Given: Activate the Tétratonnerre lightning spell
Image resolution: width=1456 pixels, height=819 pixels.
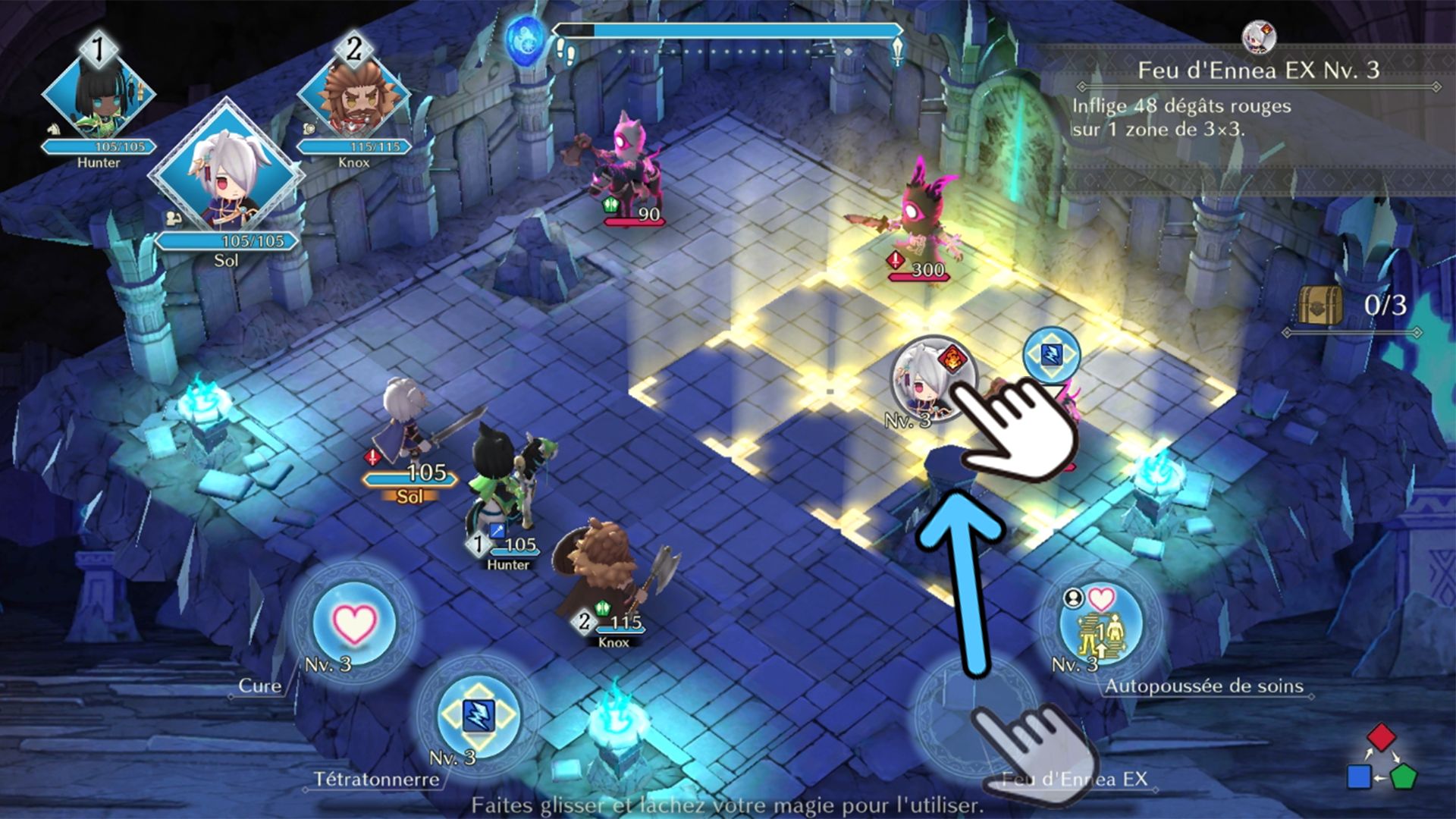Looking at the screenshot, I should point(478,715).
